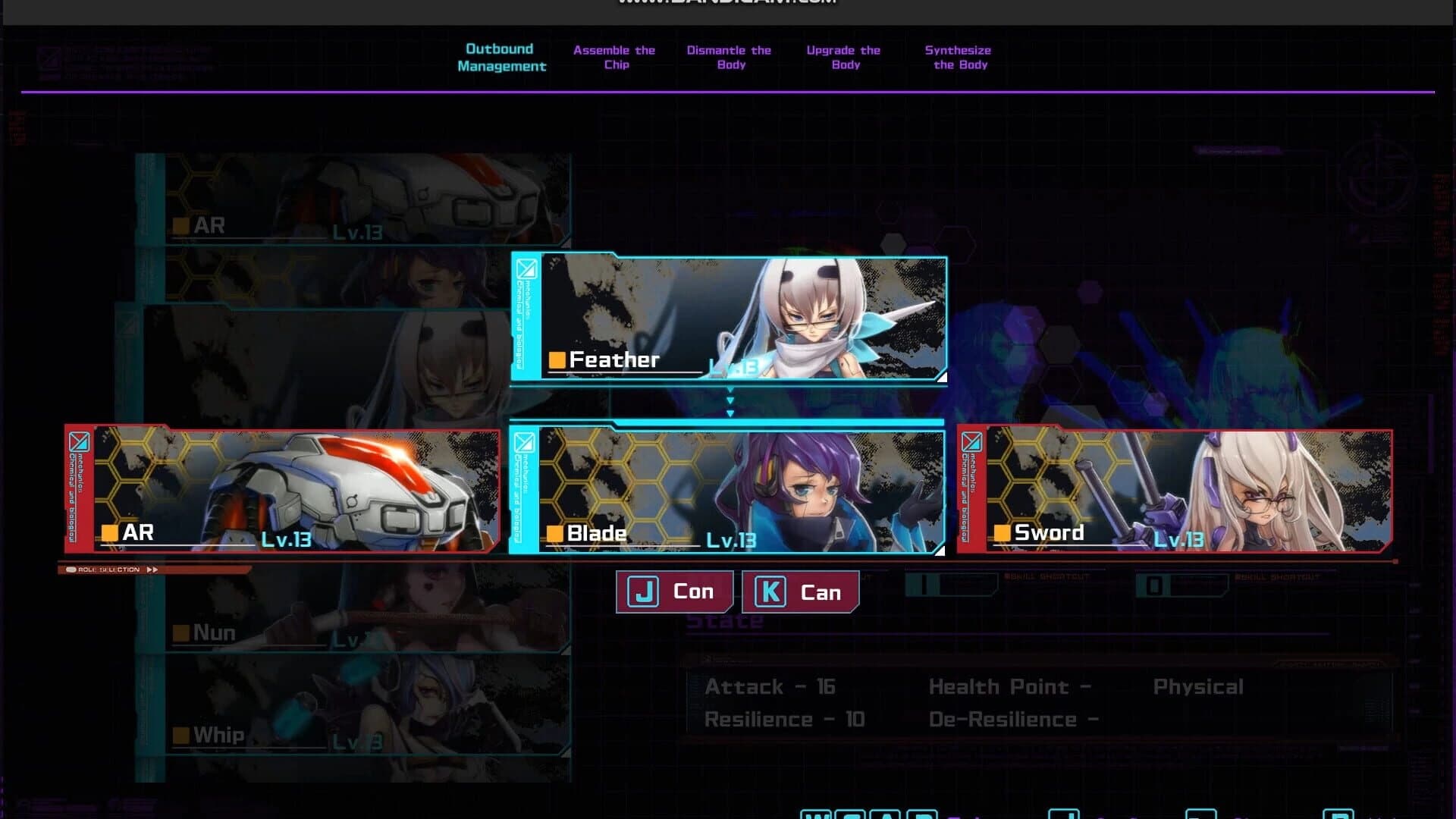Screen dimensions: 1456x819
Task: Cancel using the K Can button
Action: [x=800, y=591]
